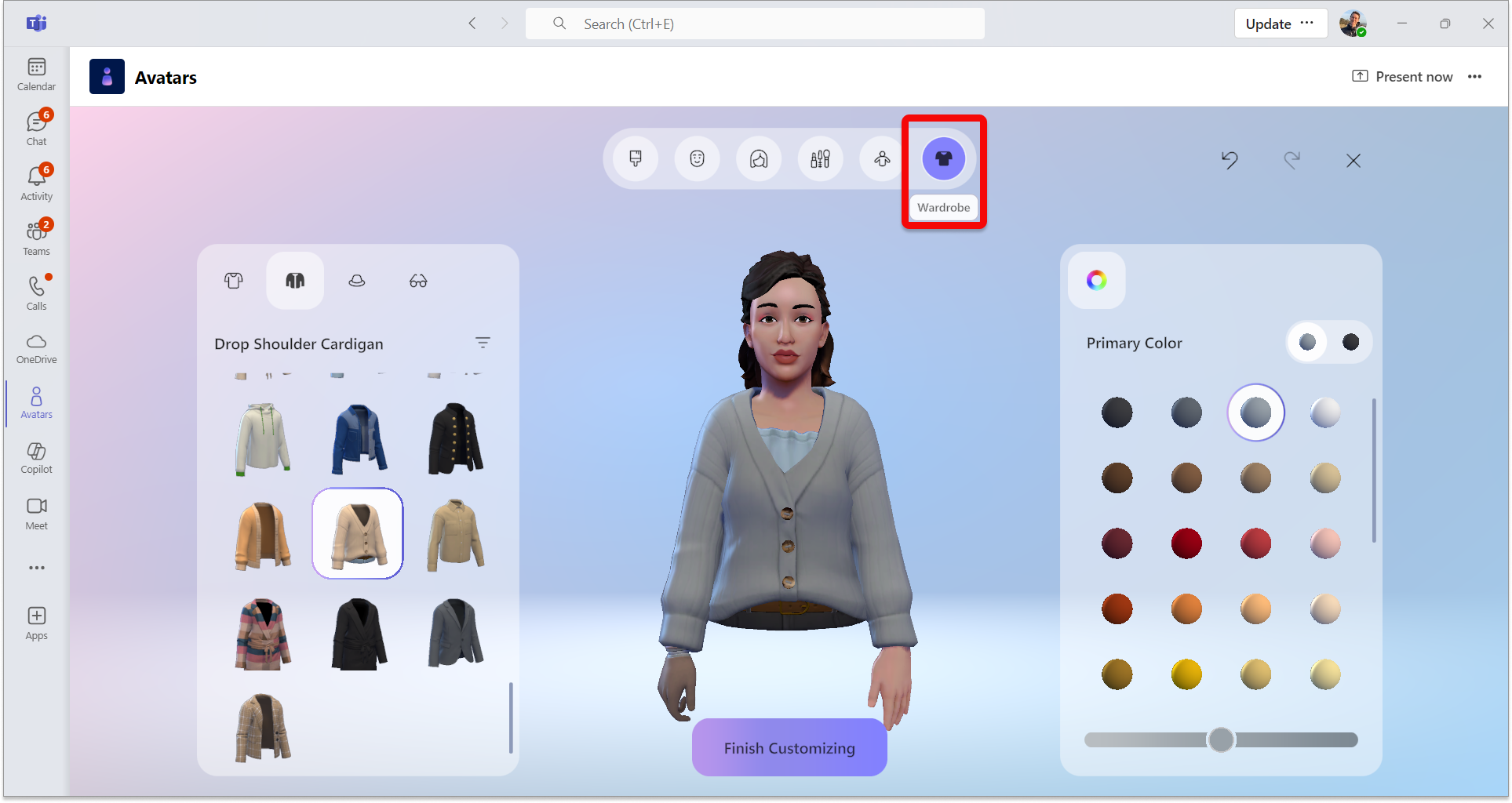
Task: Pick the dark red color swatch
Action: click(1117, 543)
